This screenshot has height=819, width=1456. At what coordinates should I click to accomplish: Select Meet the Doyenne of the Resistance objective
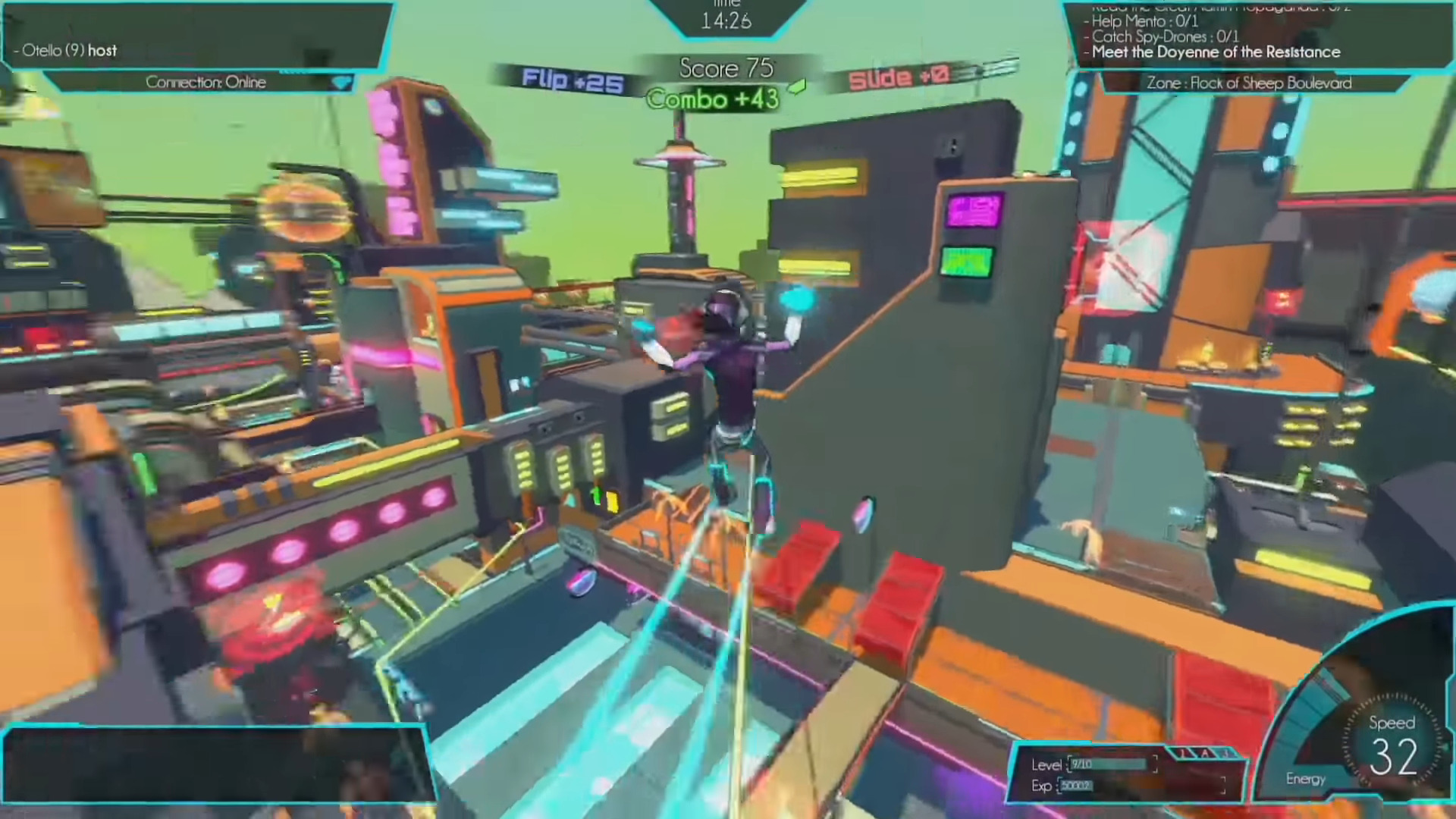click(x=1216, y=52)
